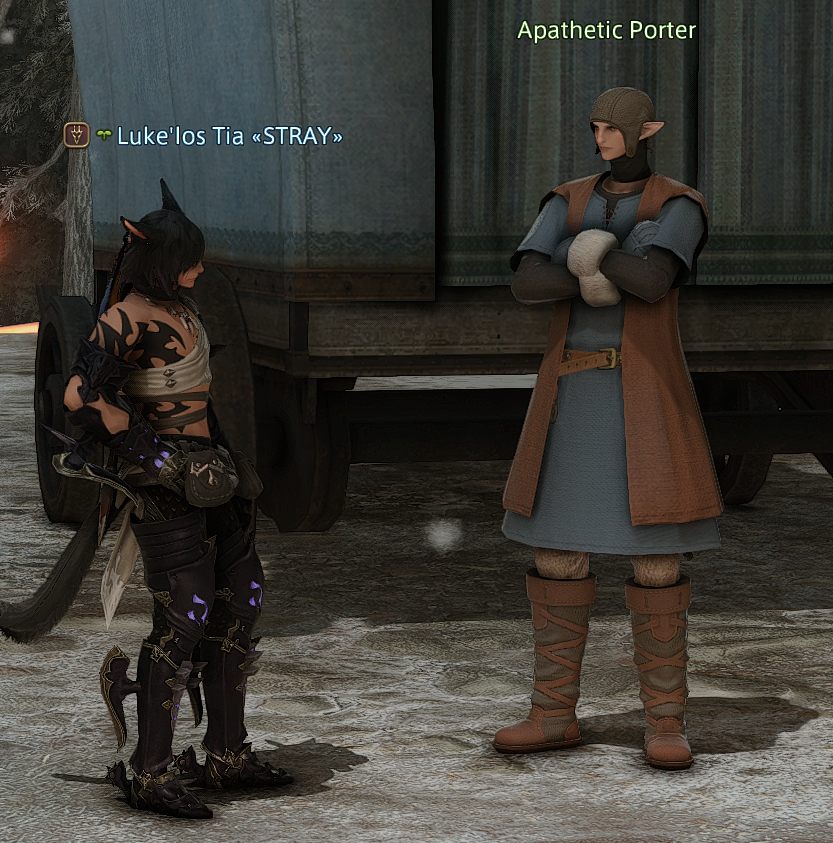The width and height of the screenshot is (833, 843).
Task: Target the Luke'los Tia «STRAY» nameplate
Action: 229,135
